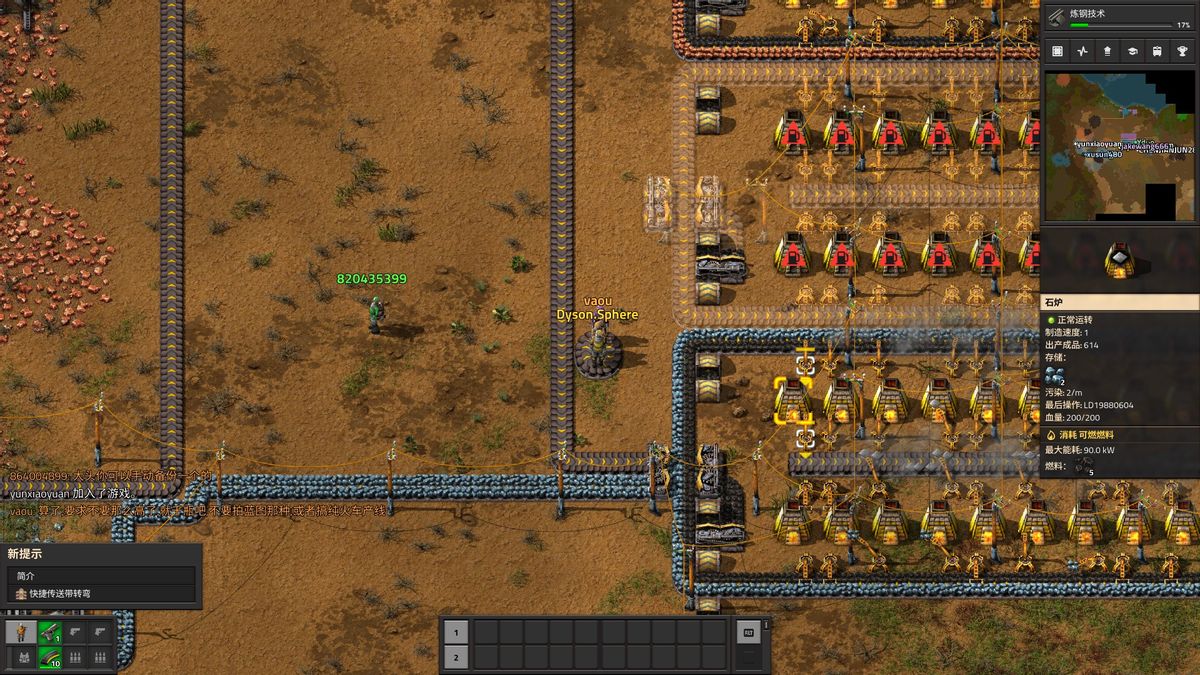The height and width of the screenshot is (675, 1200).
Task: Click the upward stacked-arrow toolbar icon
Action: coord(1108,51)
